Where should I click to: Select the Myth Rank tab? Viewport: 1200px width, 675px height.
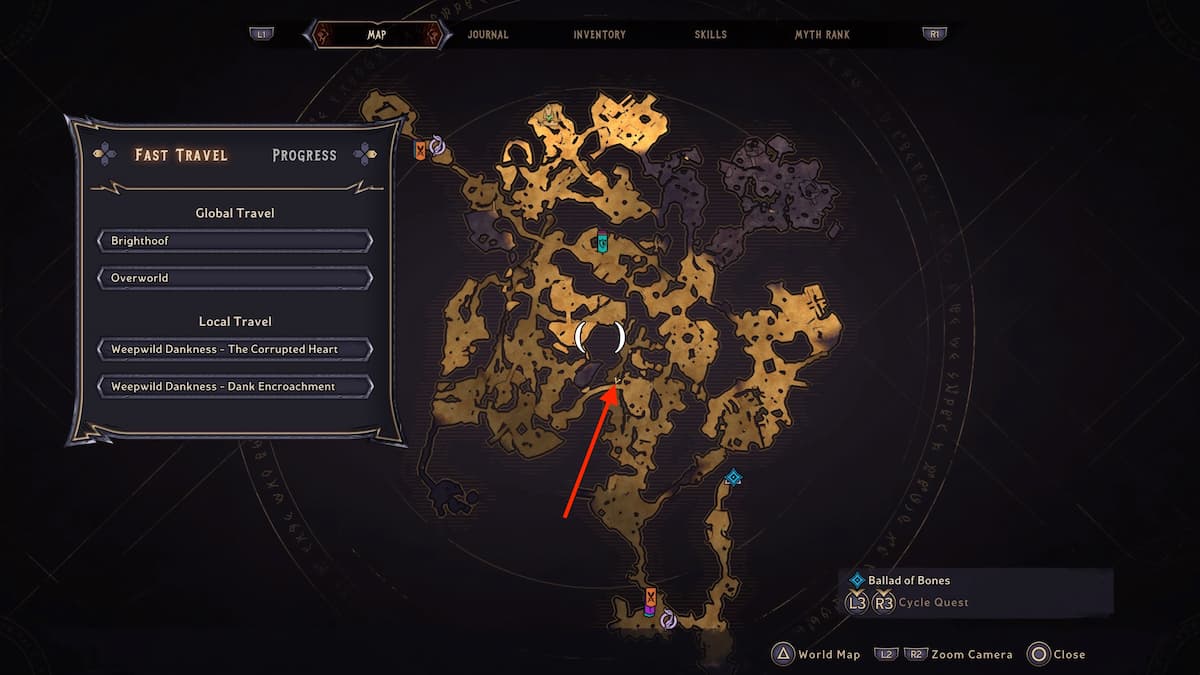pos(822,35)
